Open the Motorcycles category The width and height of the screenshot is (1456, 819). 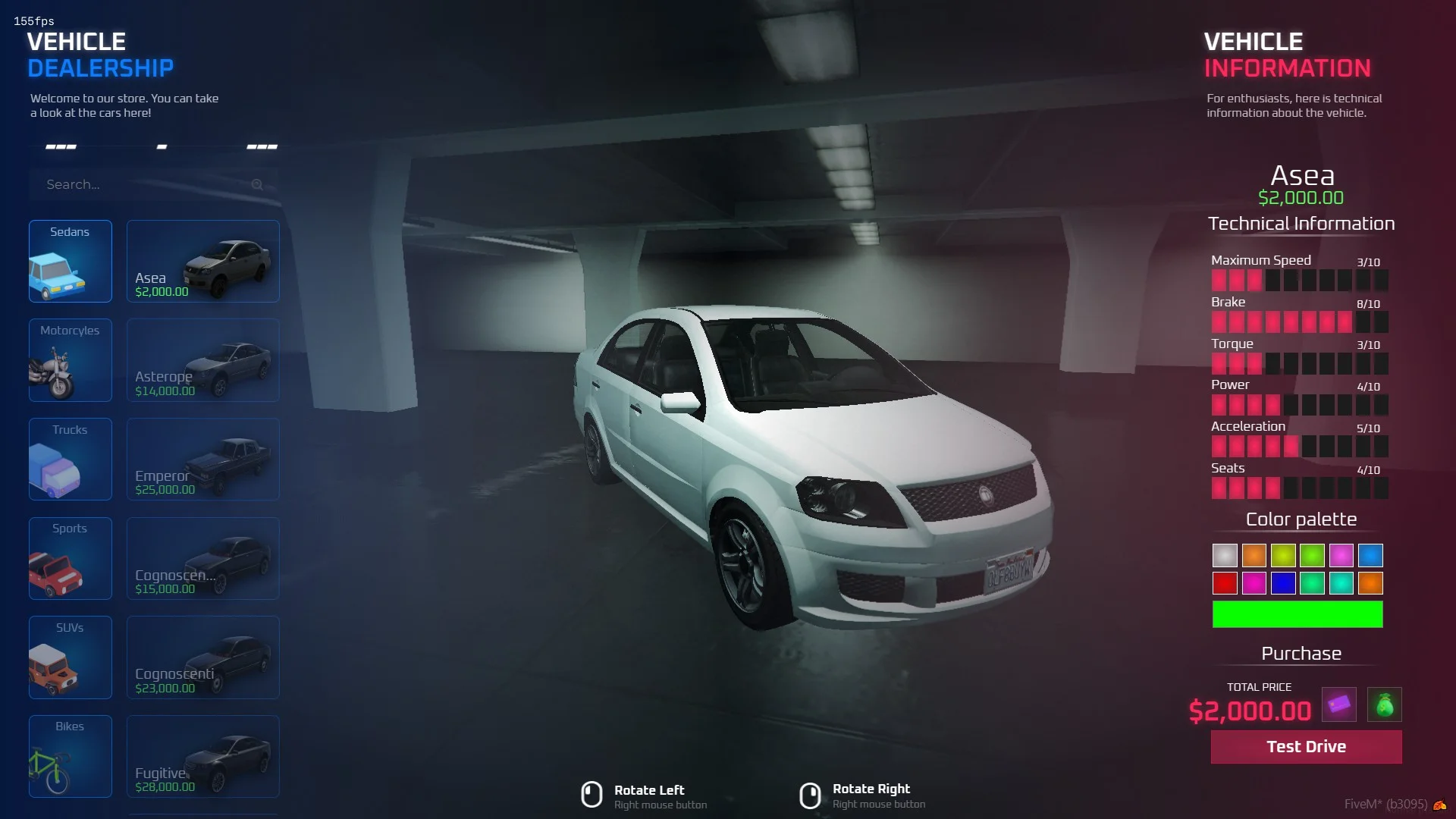coord(71,360)
